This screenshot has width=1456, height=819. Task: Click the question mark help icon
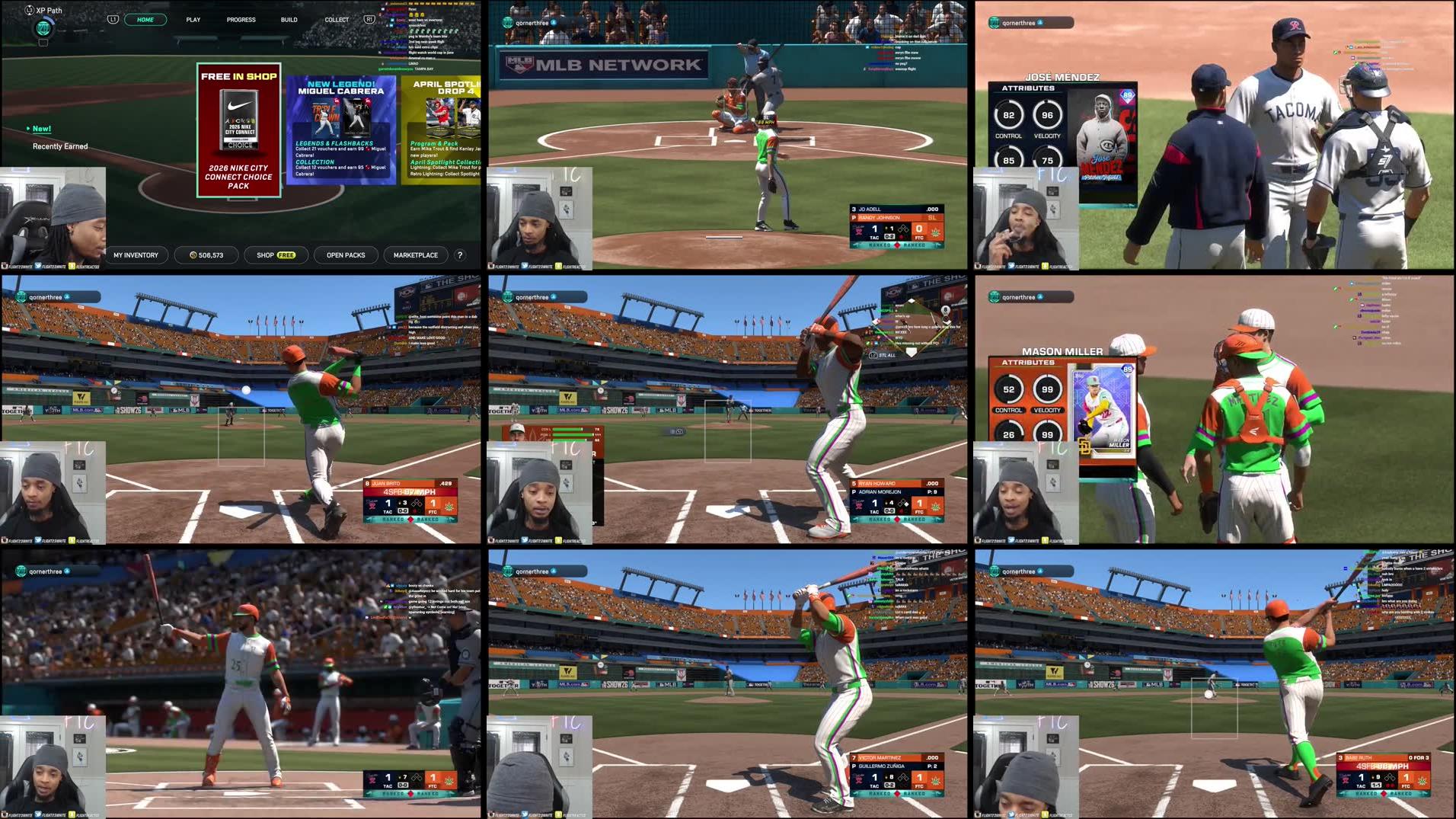click(458, 255)
